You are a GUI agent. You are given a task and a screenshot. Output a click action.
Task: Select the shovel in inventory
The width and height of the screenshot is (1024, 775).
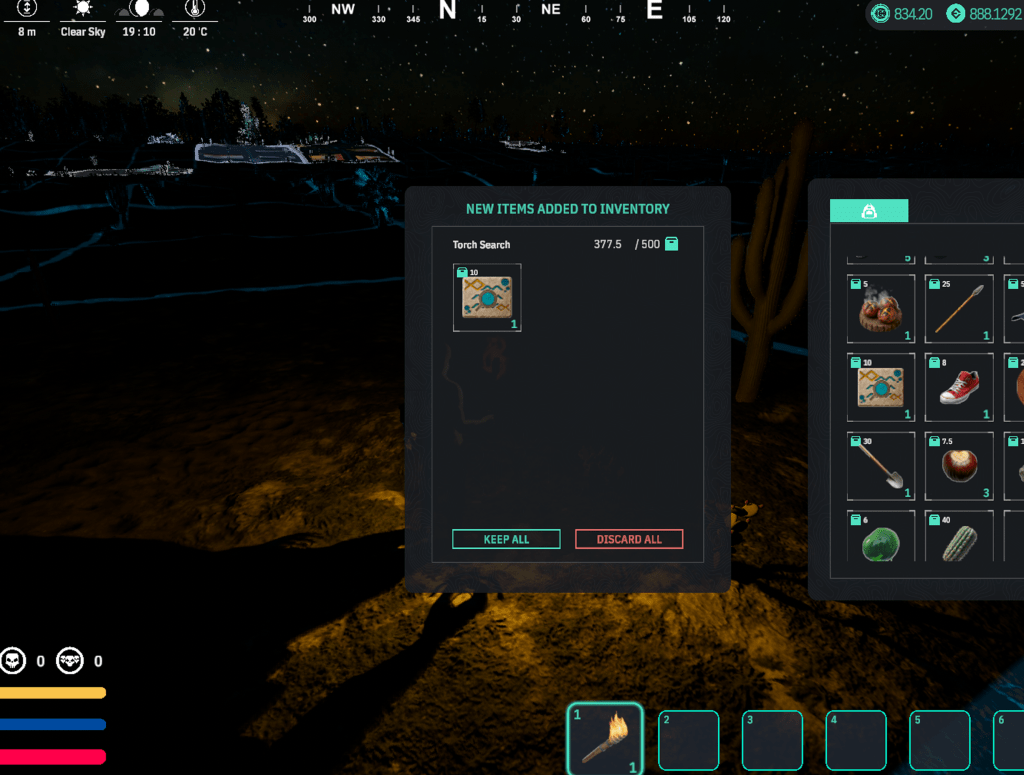click(881, 466)
